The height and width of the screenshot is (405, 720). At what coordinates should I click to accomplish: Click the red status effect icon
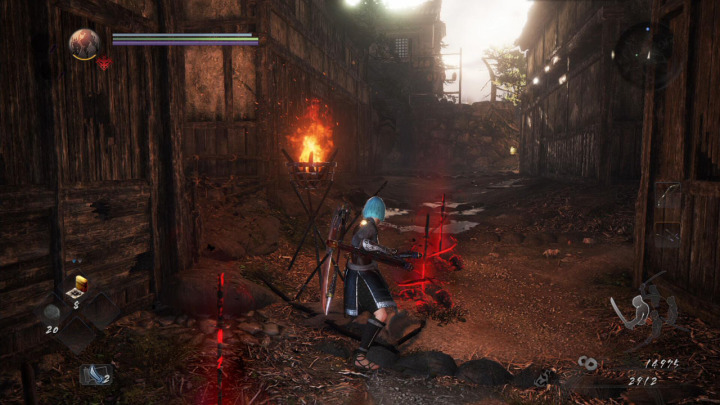[x=104, y=63]
